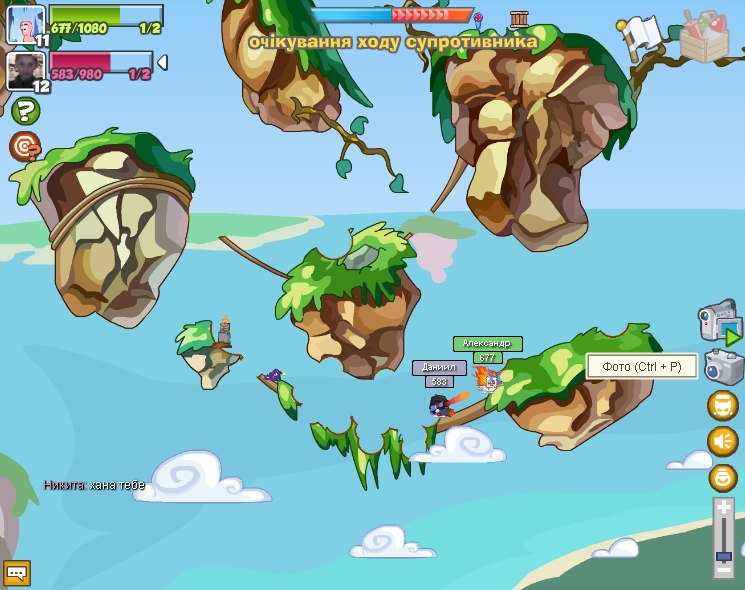Open the chat with the speech bubble button
The image size is (745, 590).
click(17, 573)
